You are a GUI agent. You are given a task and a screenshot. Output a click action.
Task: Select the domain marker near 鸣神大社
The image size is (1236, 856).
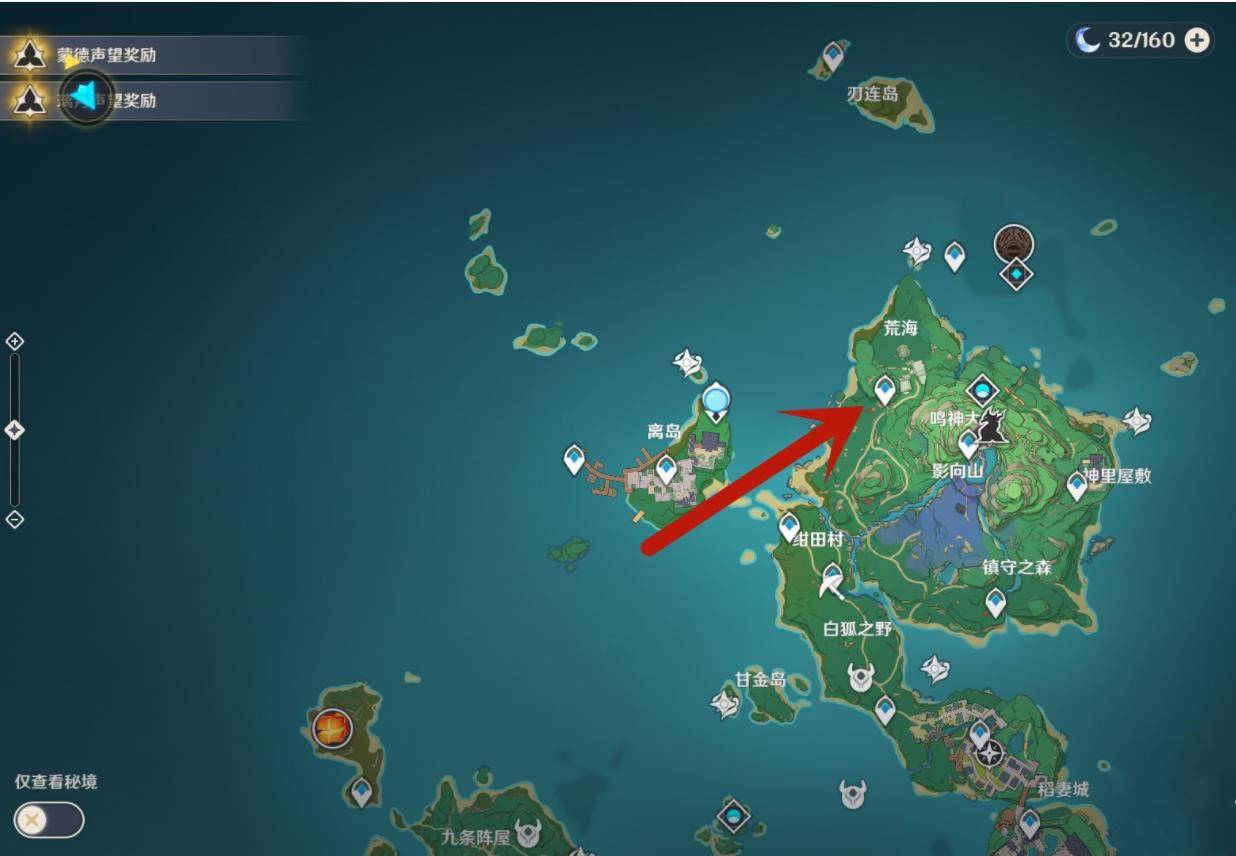click(x=983, y=390)
